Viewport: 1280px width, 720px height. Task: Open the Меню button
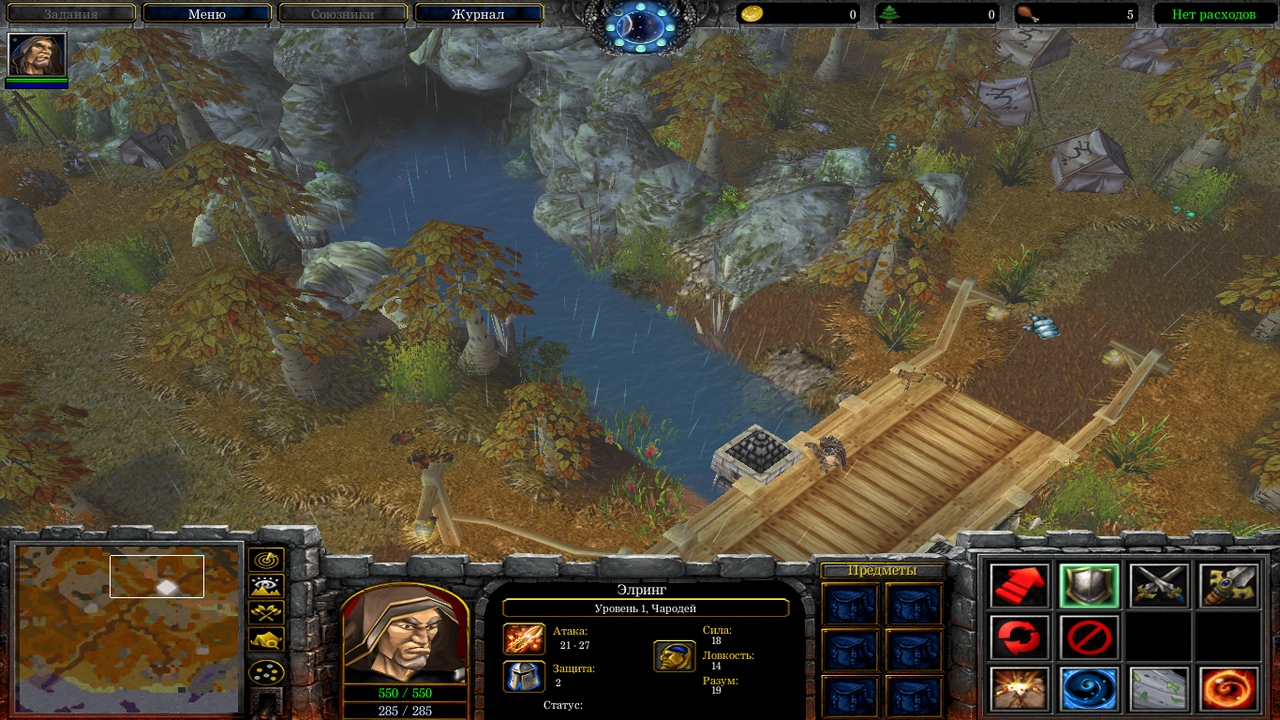pyautogui.click(x=207, y=14)
